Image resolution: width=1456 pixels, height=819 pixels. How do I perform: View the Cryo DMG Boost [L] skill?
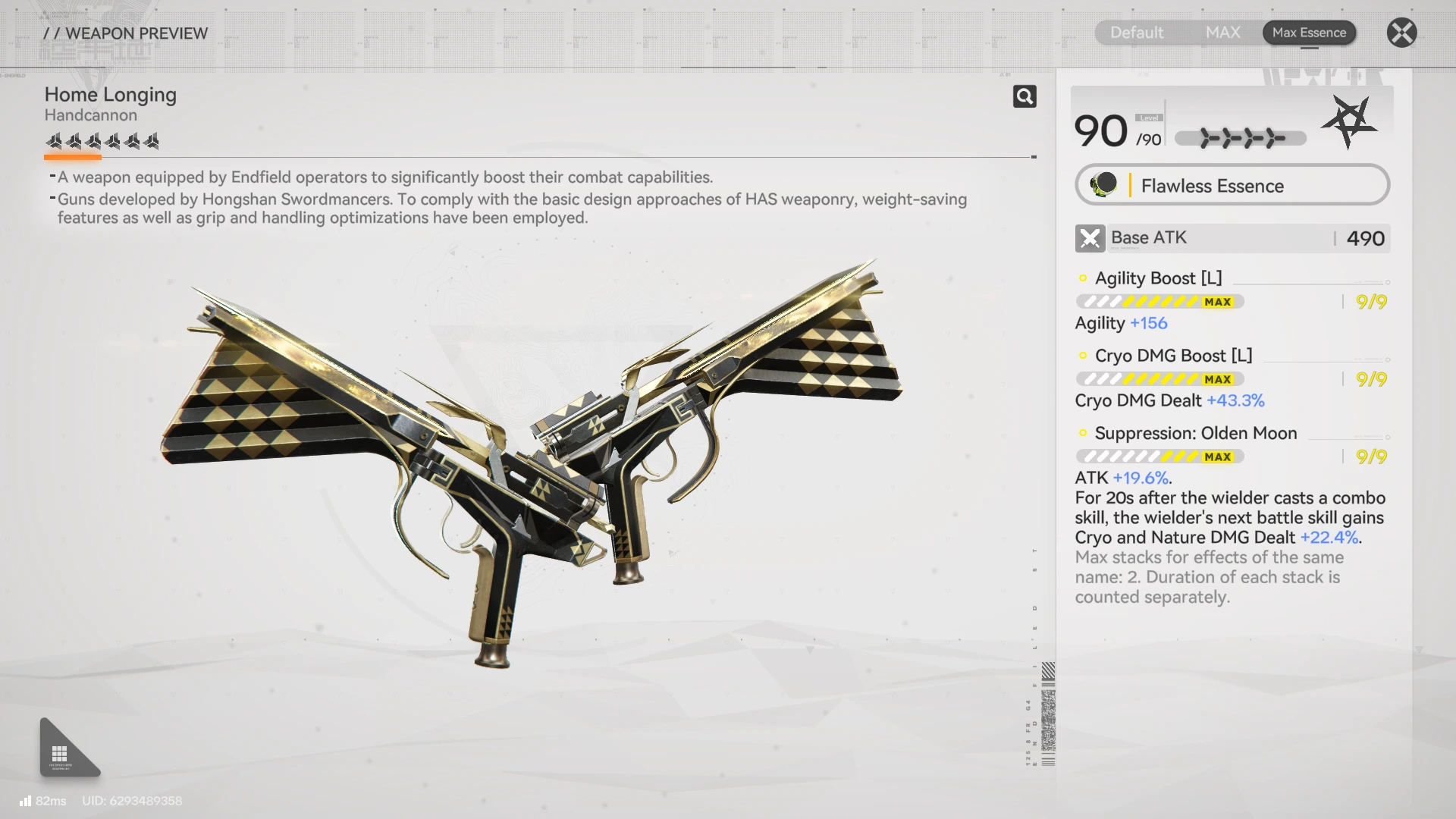point(1173,356)
